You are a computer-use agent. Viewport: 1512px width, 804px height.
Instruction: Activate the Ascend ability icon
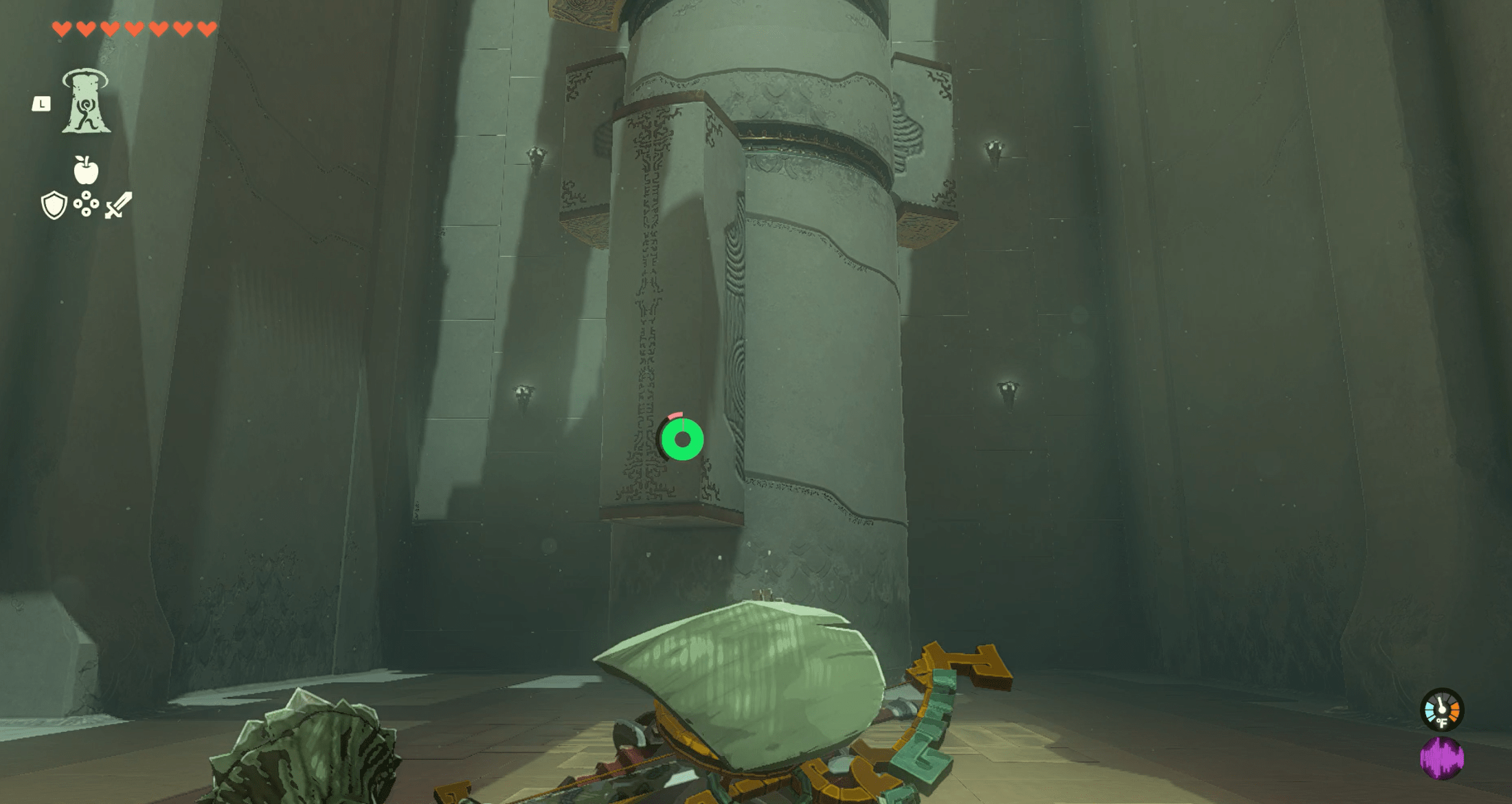tap(86, 102)
